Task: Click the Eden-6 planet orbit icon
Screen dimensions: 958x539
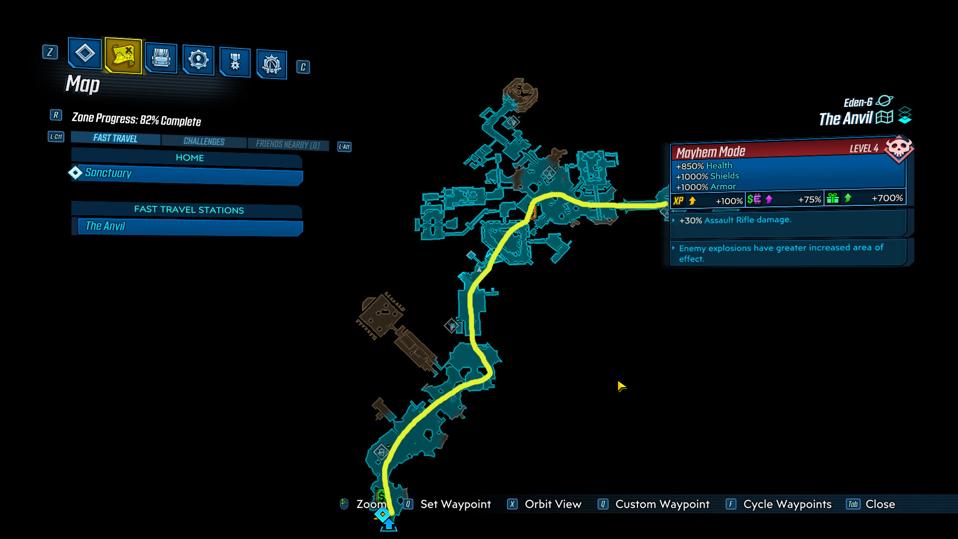Action: pos(883,102)
